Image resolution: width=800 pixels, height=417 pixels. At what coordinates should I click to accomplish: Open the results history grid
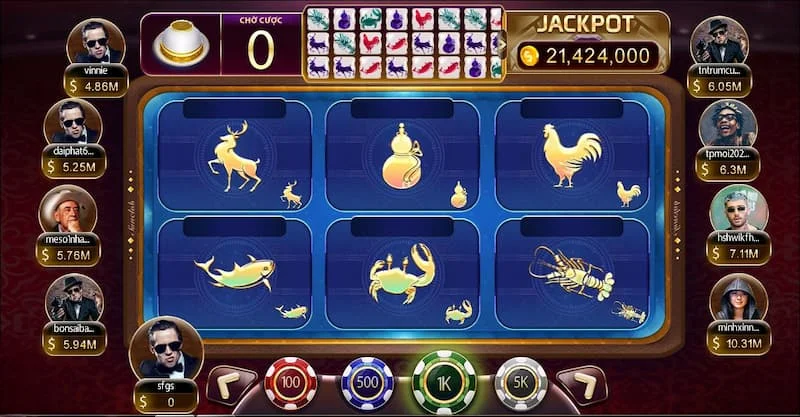point(405,43)
